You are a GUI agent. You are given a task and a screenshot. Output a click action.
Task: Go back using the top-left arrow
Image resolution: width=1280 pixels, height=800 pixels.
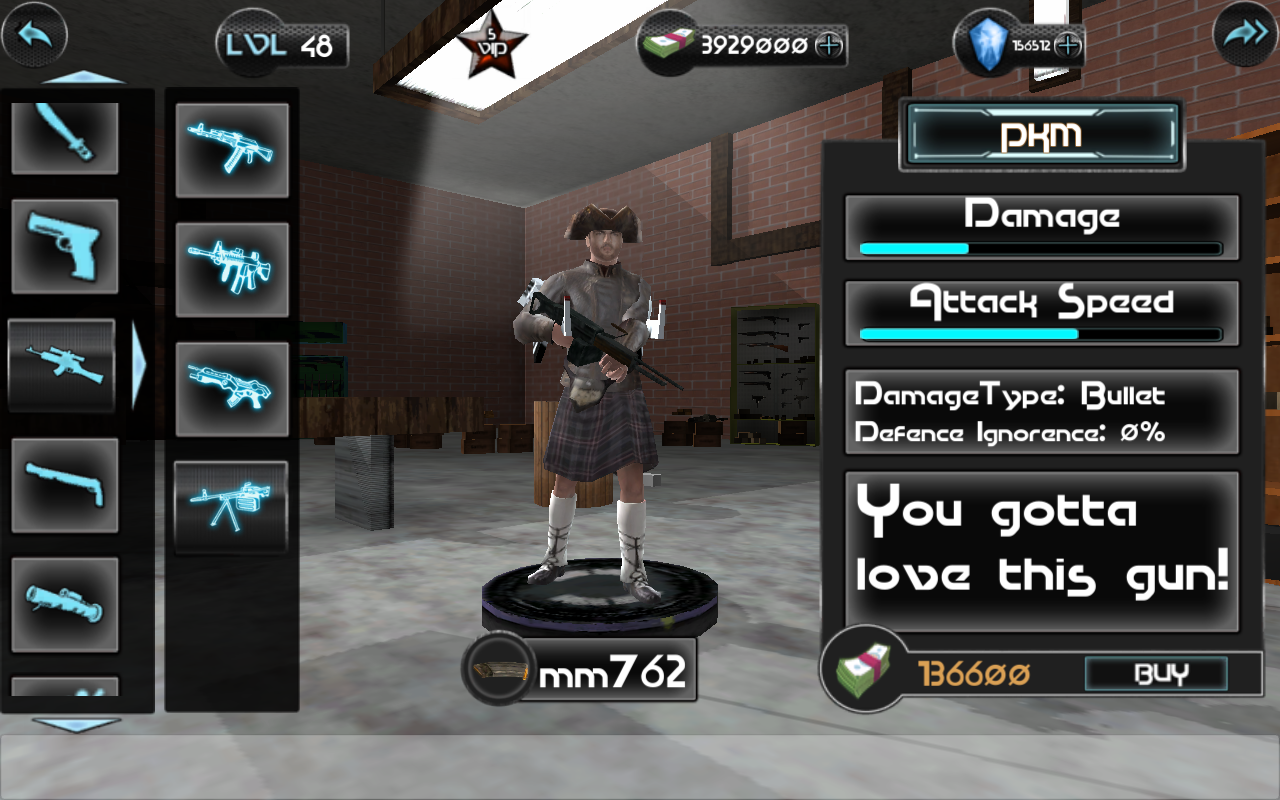(x=36, y=36)
